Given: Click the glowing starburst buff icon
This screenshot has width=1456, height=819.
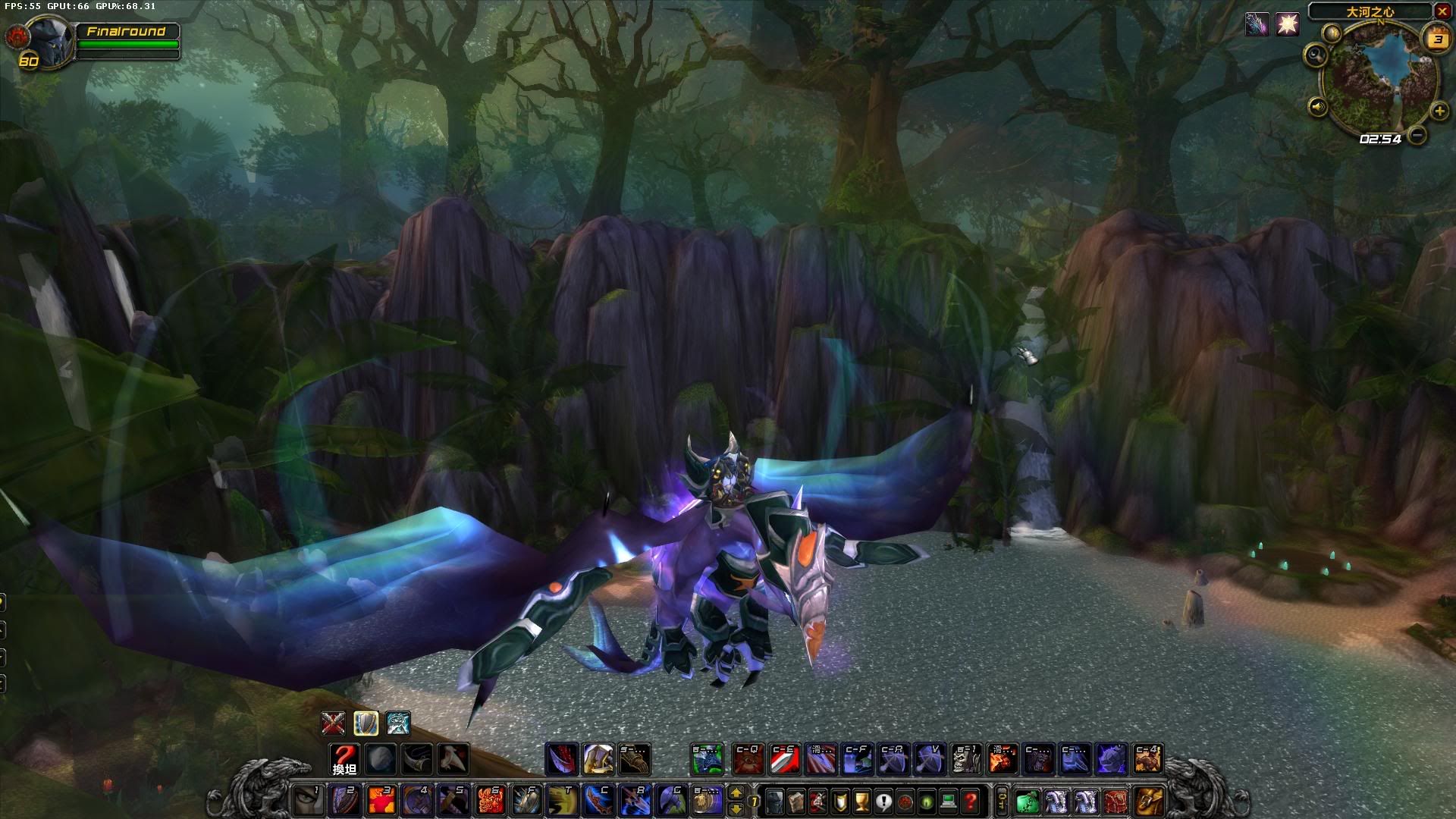Looking at the screenshot, I should tap(1287, 25).
